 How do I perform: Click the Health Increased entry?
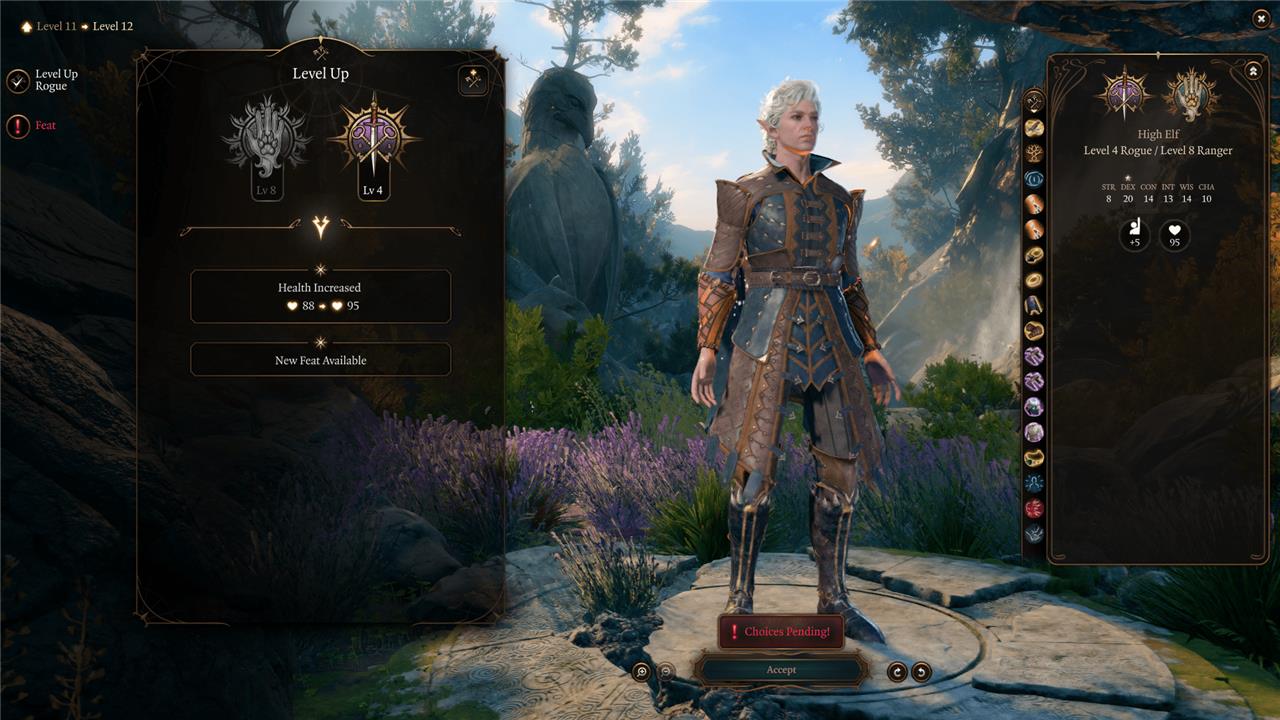coord(320,296)
